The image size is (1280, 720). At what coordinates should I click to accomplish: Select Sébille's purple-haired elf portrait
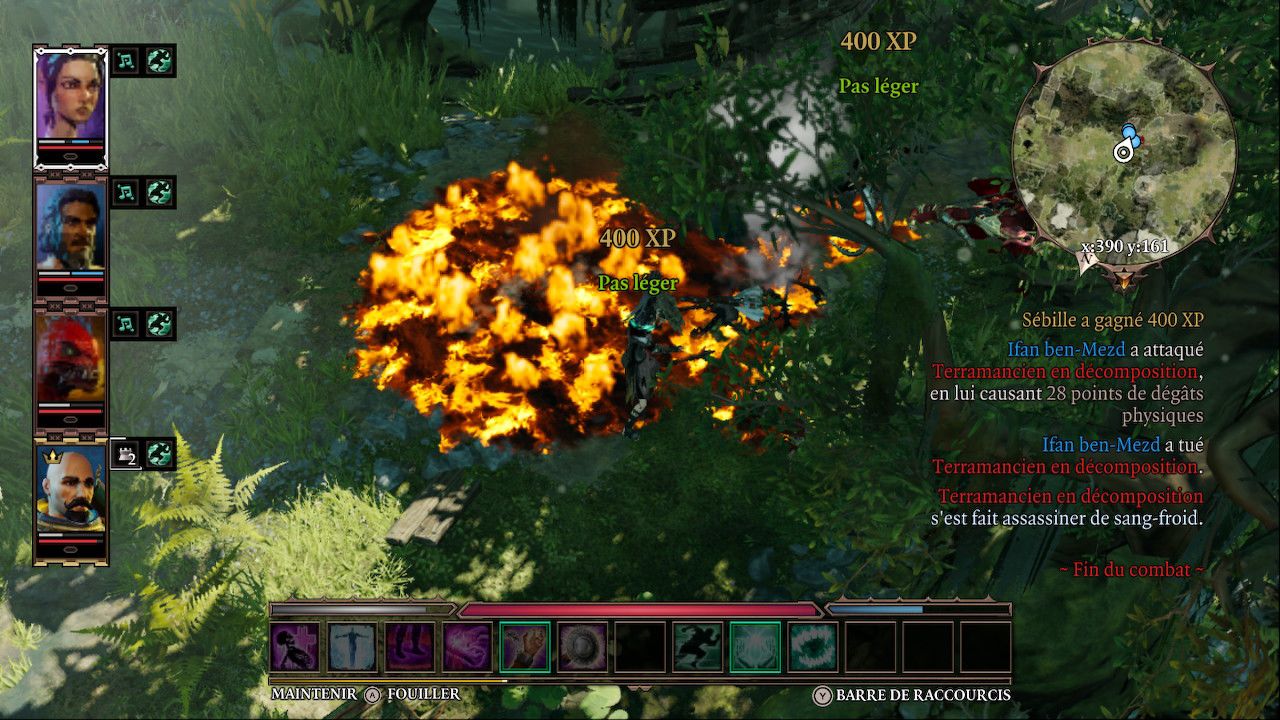click(x=71, y=97)
